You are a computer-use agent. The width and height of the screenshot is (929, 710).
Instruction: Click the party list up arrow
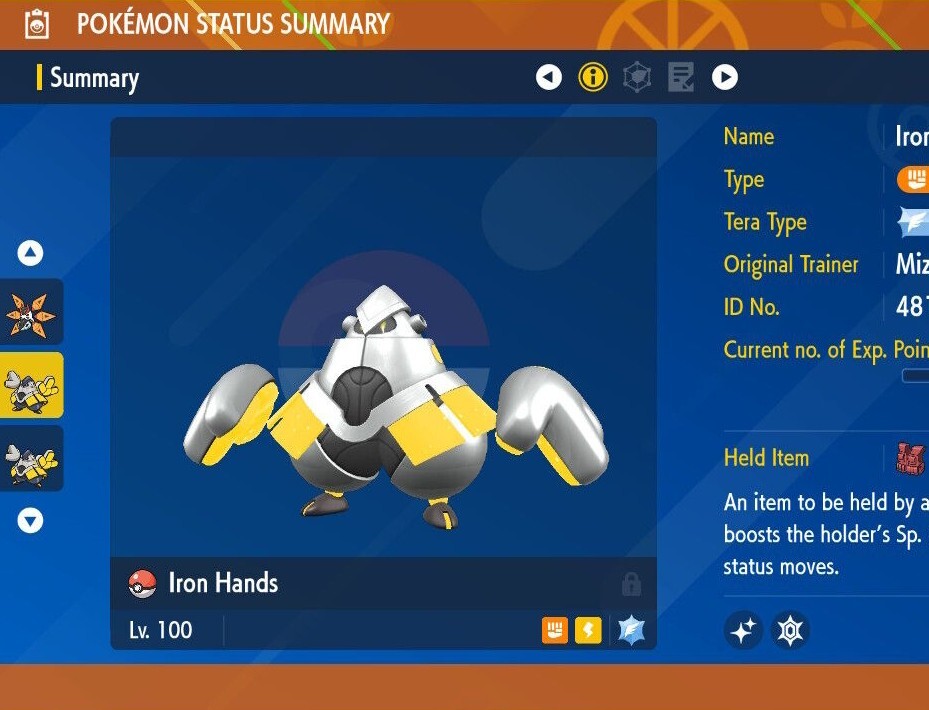[31, 254]
